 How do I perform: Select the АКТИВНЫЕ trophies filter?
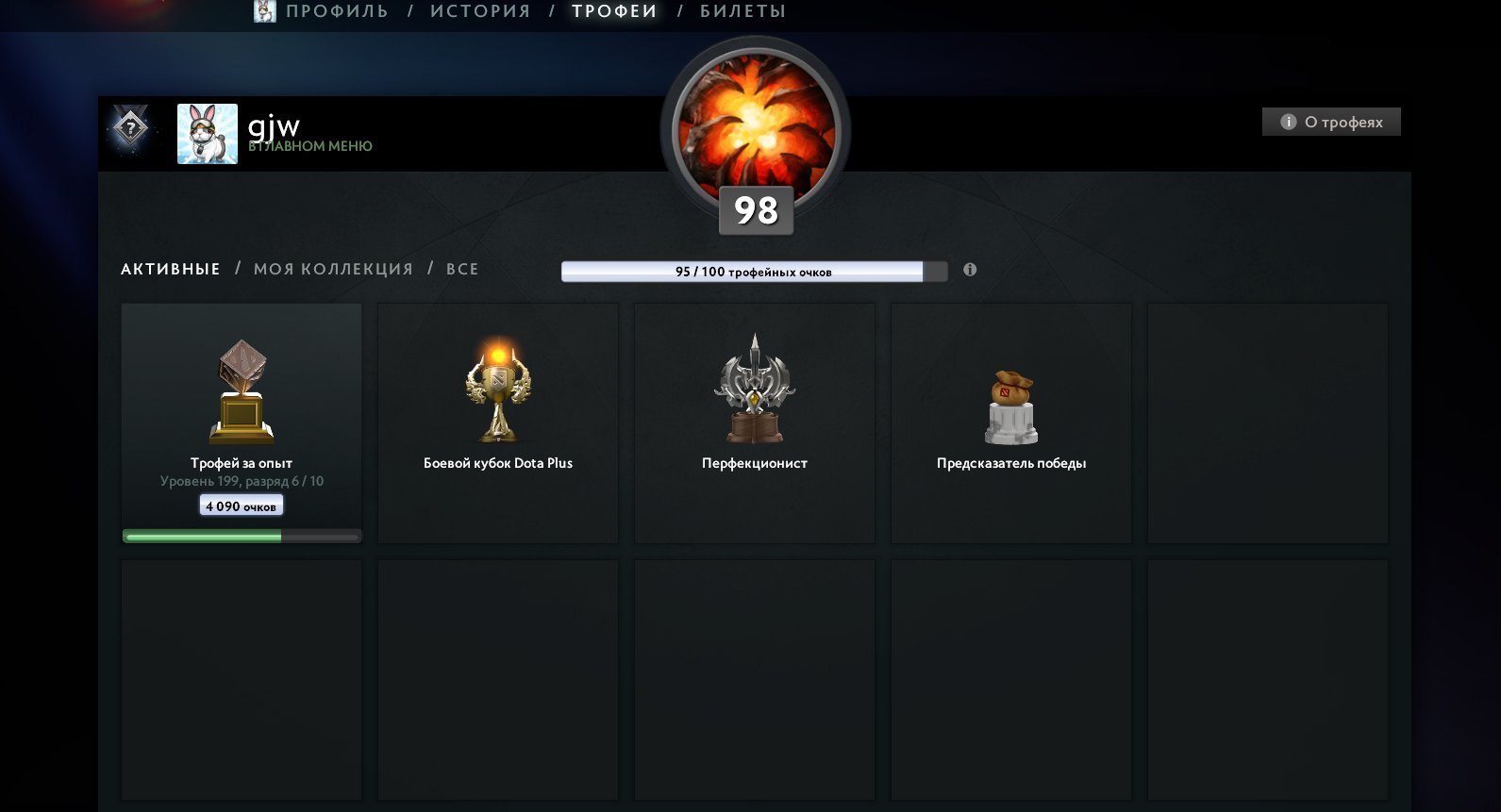click(x=169, y=269)
